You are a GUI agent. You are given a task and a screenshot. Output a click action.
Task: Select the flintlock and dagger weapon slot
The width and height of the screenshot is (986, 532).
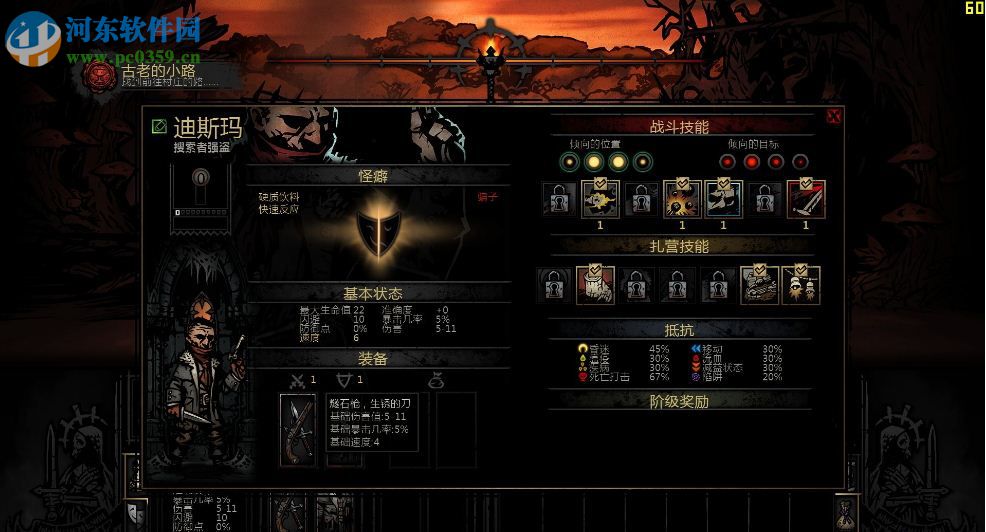tap(298, 429)
